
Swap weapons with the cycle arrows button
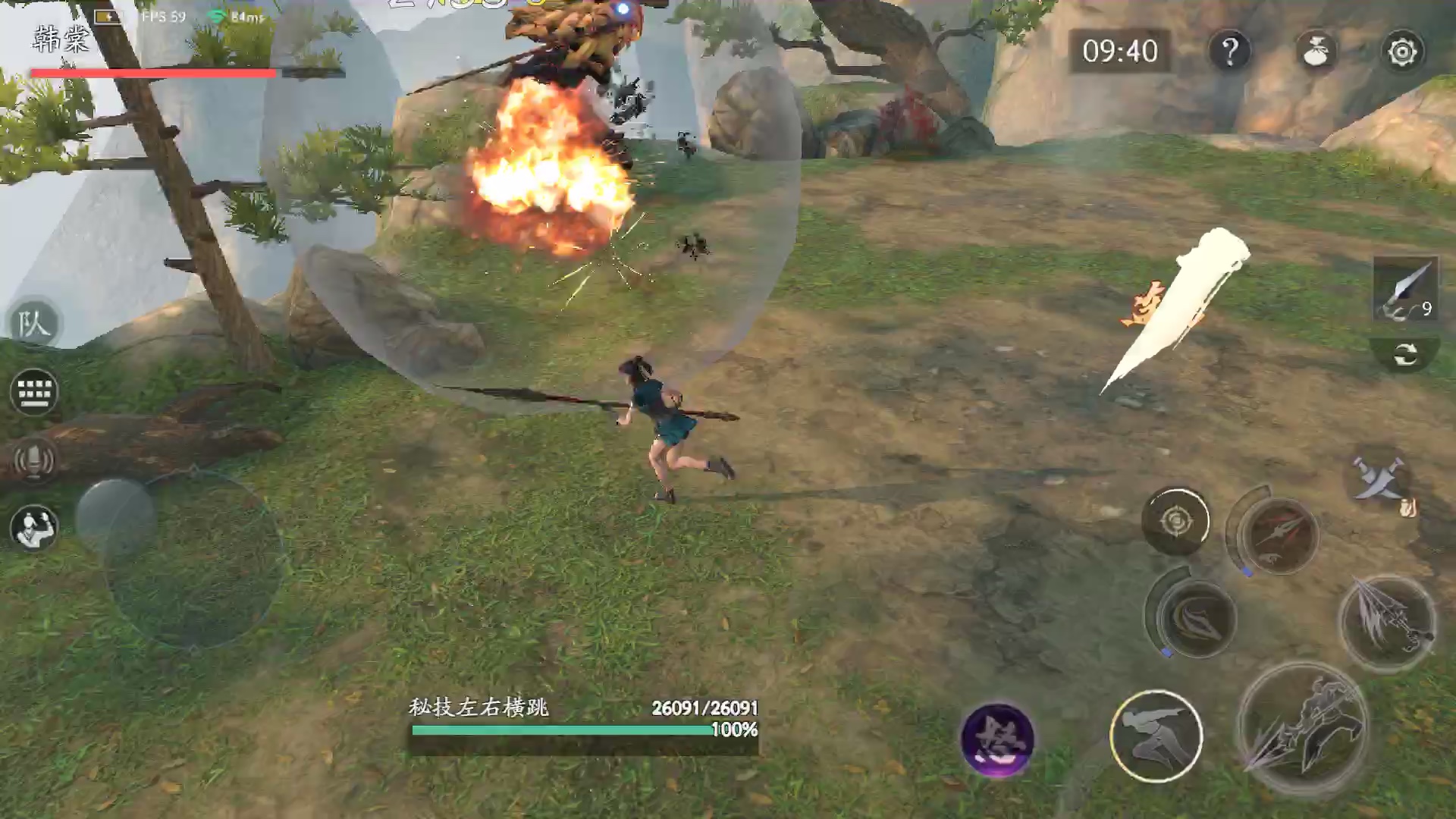point(1405,354)
